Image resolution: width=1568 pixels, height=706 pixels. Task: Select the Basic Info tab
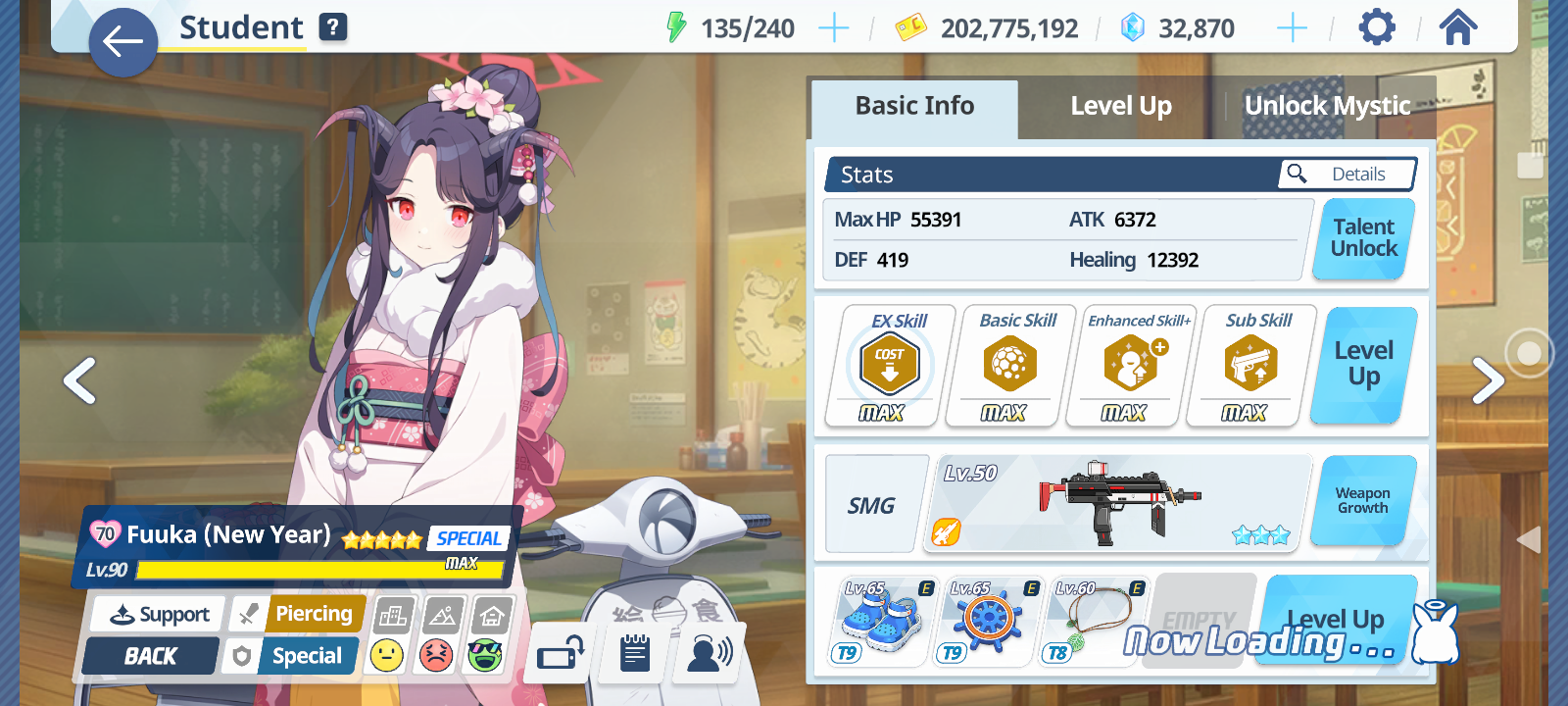pos(914,106)
